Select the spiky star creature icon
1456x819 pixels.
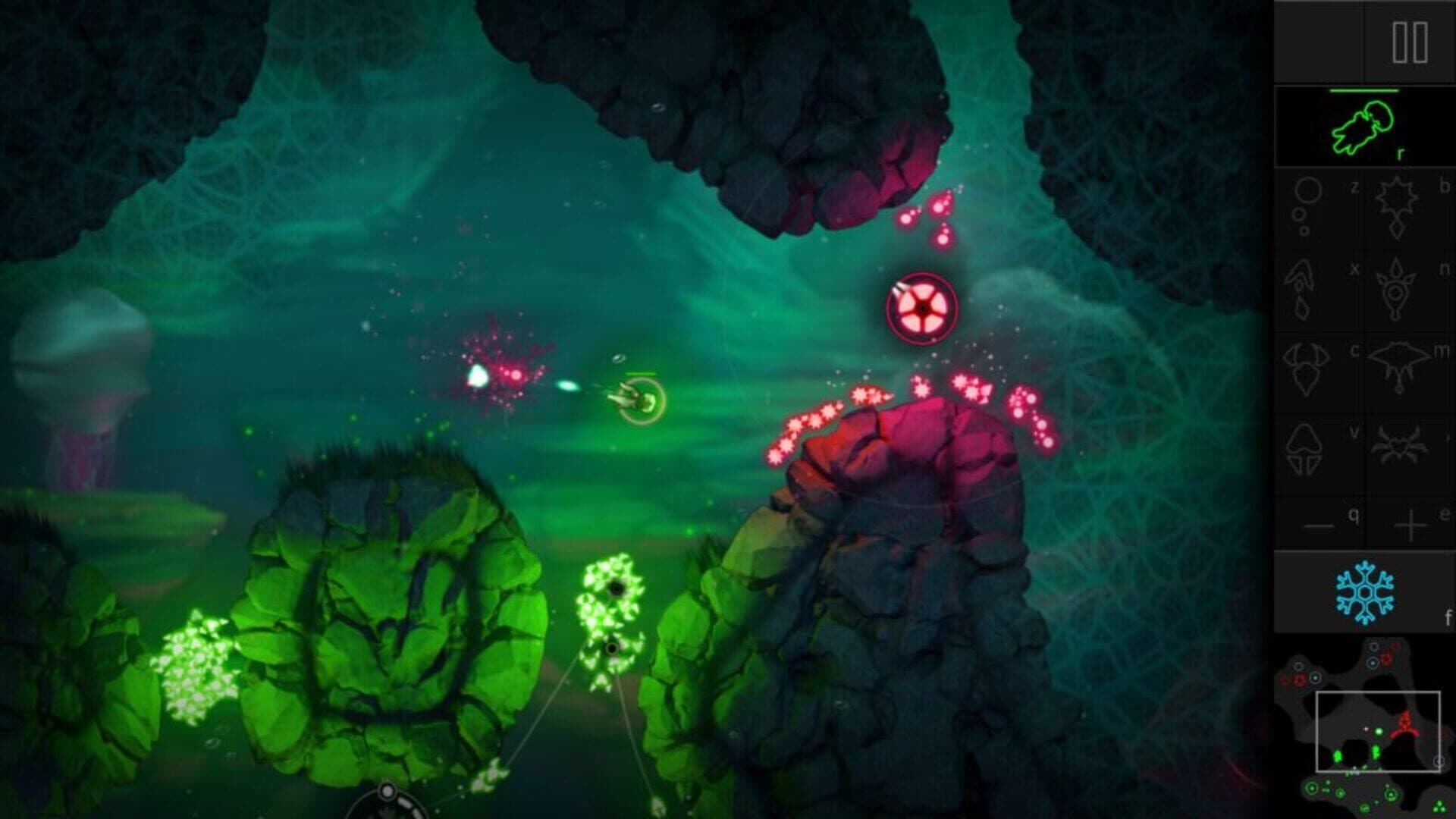click(1396, 206)
